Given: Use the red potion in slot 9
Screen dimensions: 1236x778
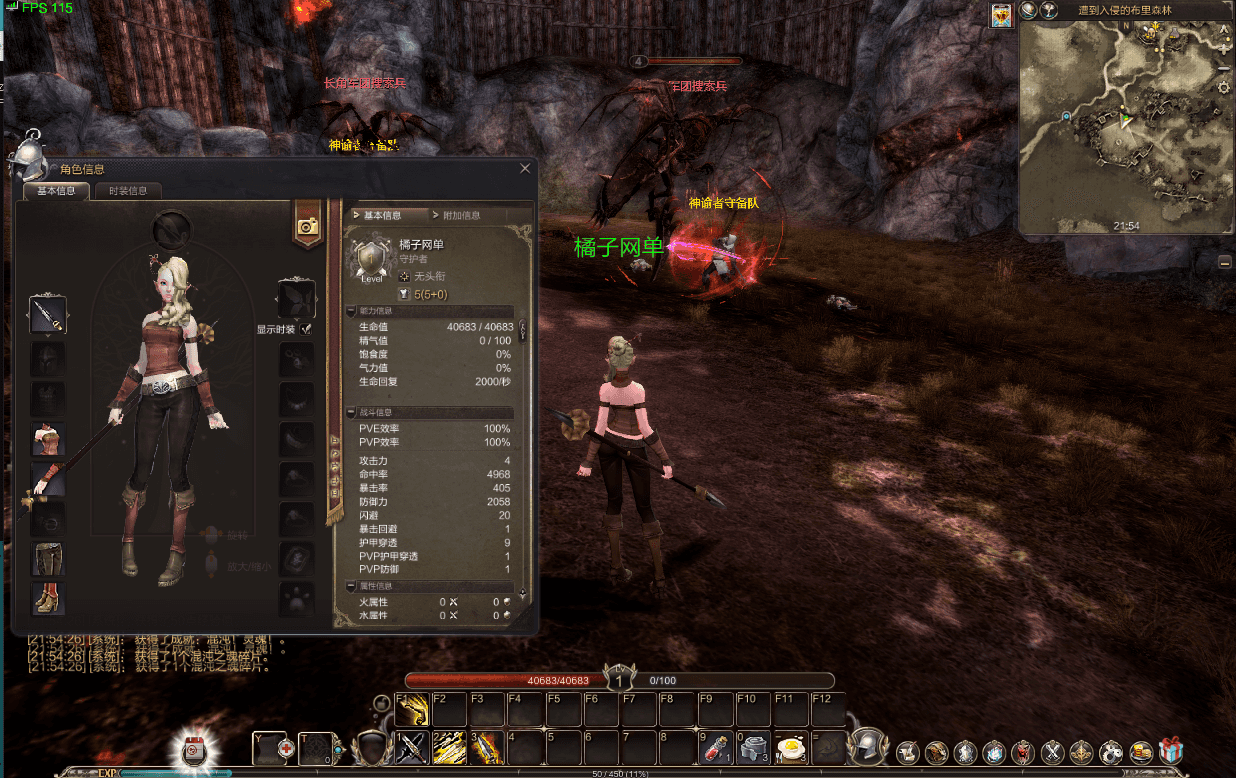Looking at the screenshot, I should [x=714, y=748].
